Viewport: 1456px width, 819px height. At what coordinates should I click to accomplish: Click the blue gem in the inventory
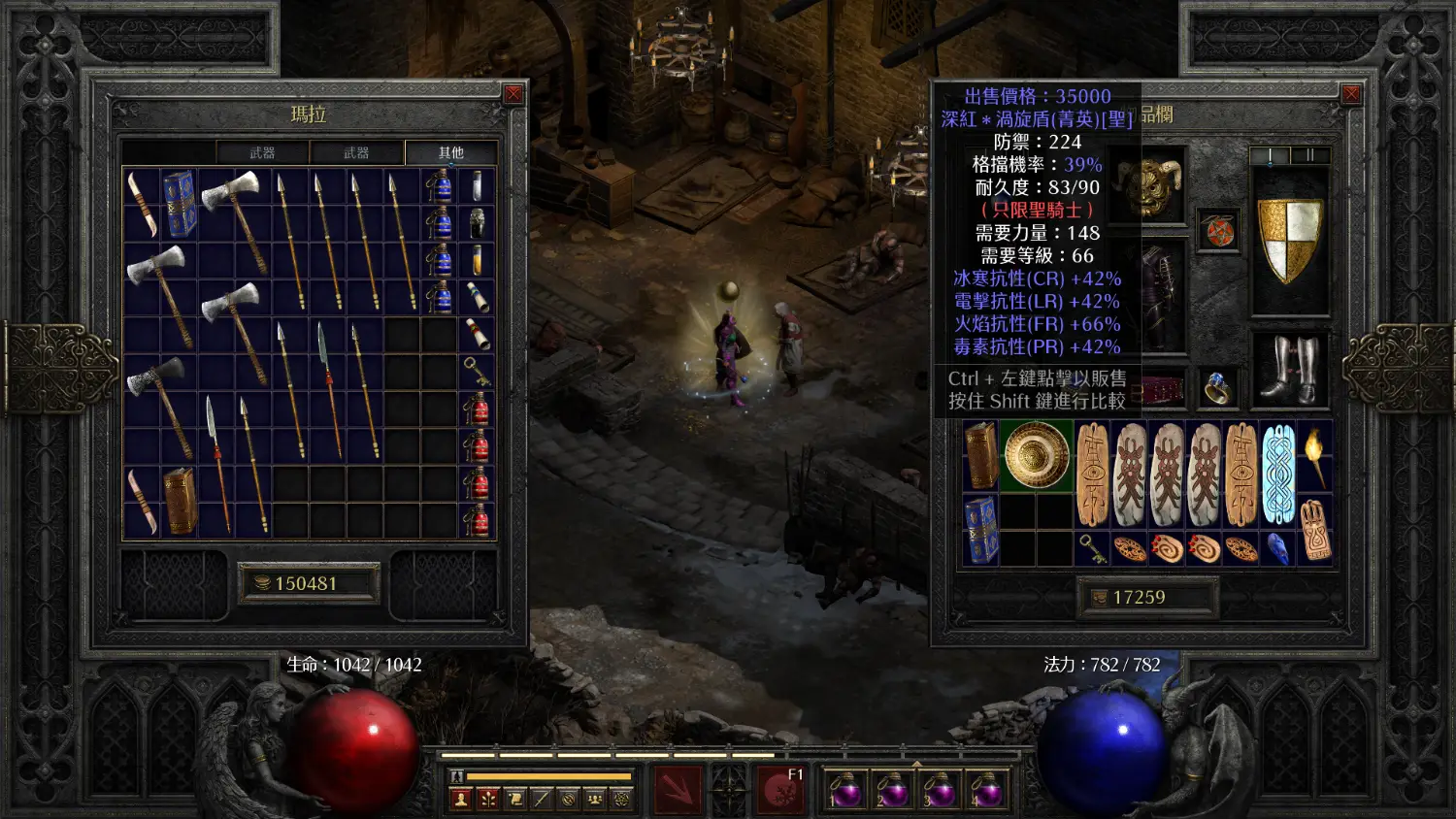click(x=1278, y=549)
